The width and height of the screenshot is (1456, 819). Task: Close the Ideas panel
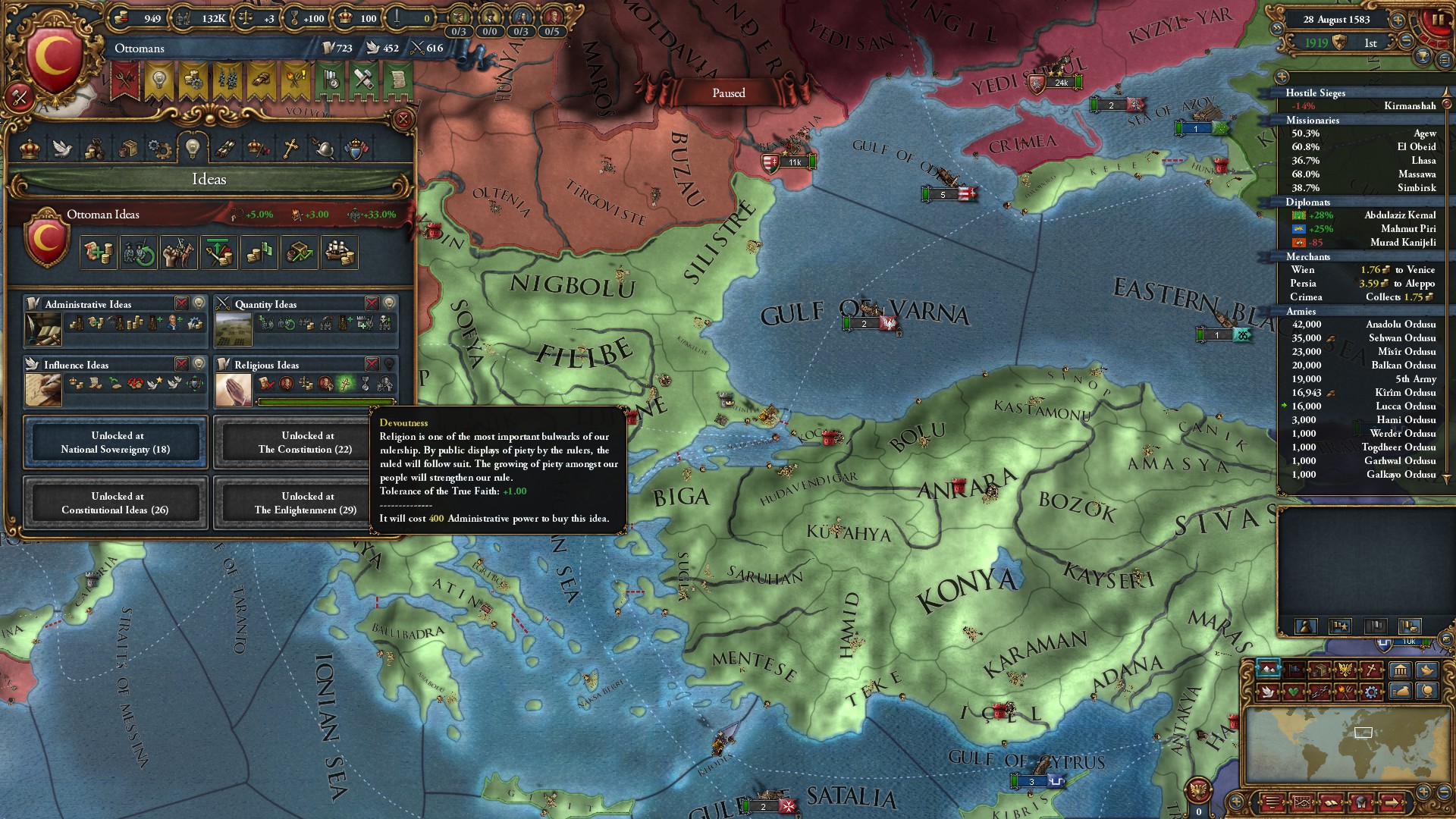click(x=403, y=119)
